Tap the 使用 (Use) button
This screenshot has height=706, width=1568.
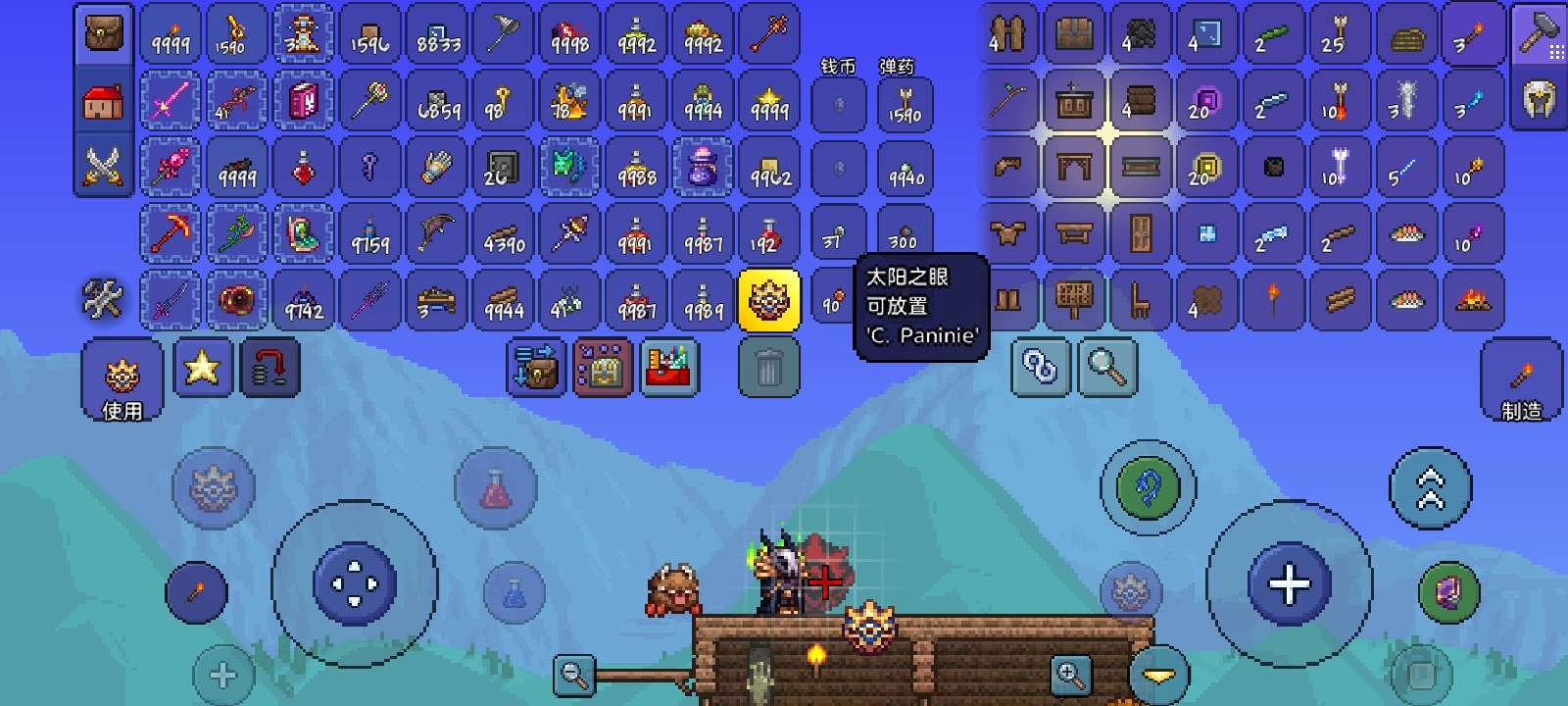(122, 378)
